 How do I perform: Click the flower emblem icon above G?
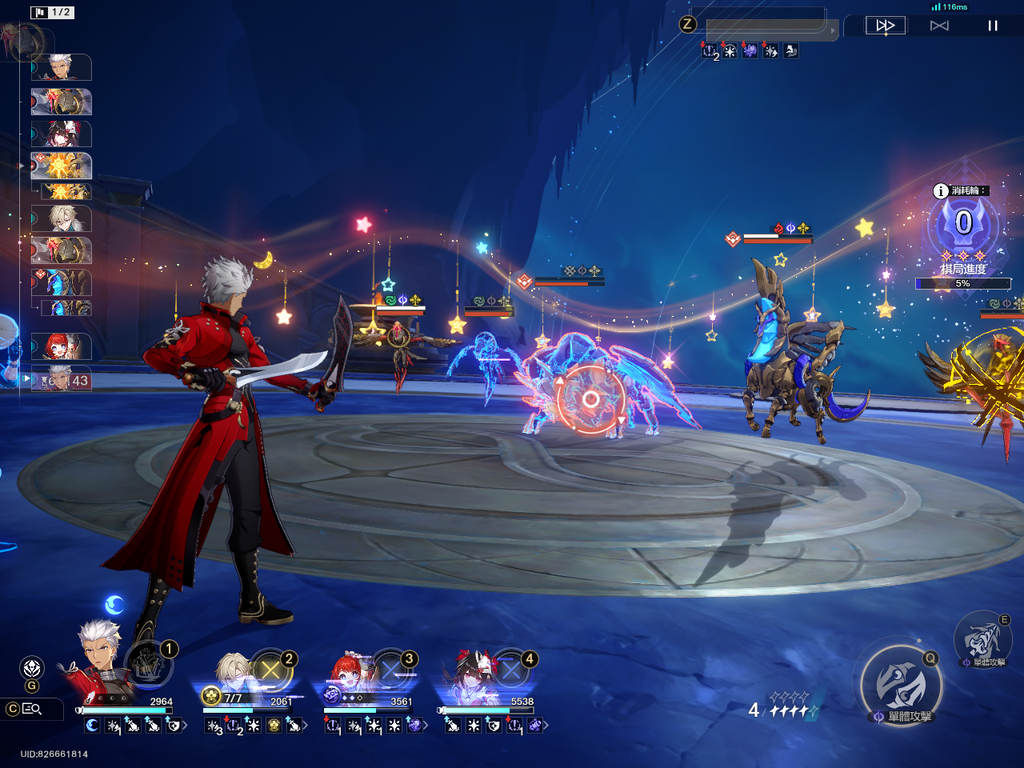coord(32,667)
